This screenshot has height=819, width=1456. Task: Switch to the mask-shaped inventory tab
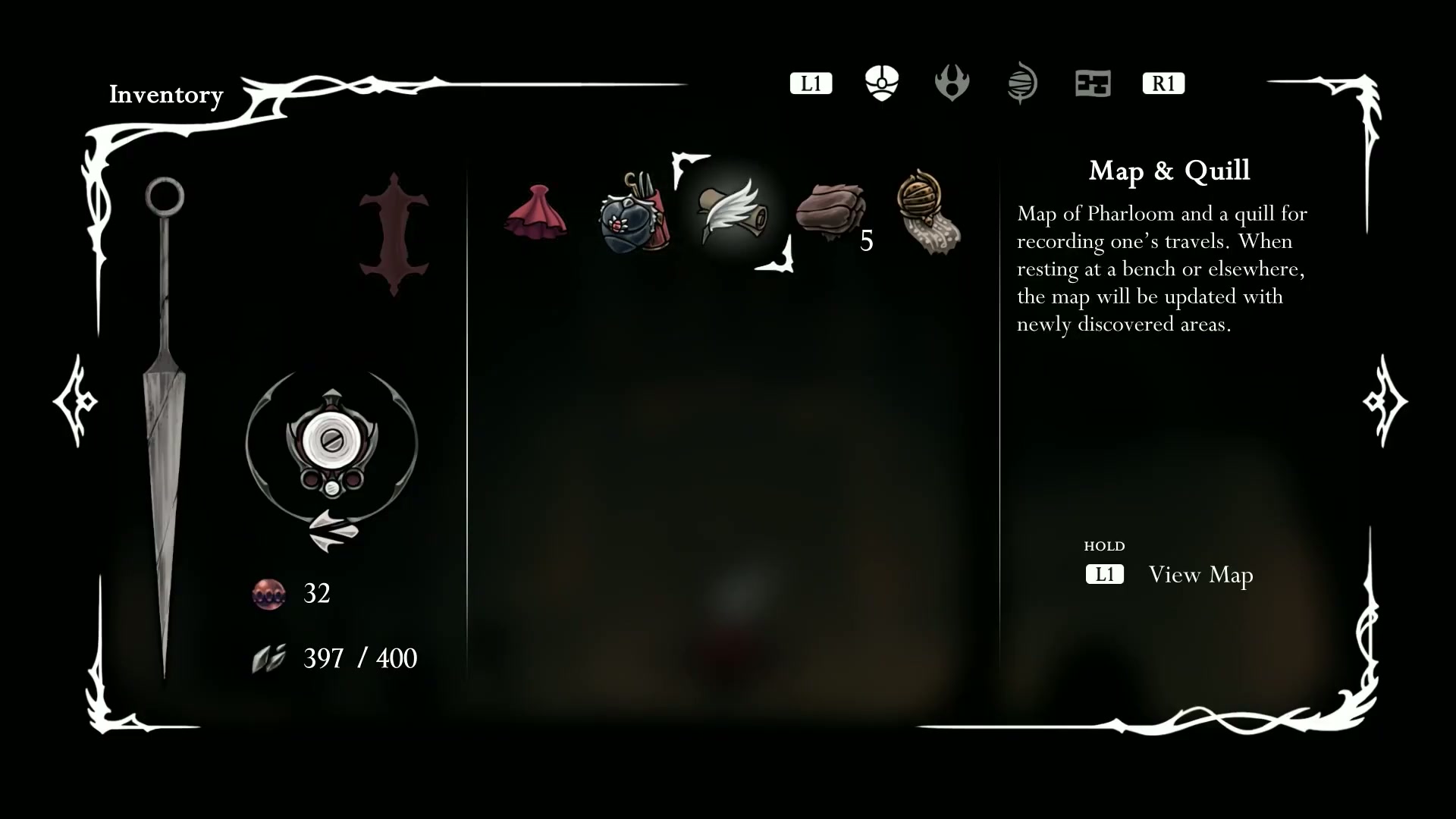click(x=882, y=83)
